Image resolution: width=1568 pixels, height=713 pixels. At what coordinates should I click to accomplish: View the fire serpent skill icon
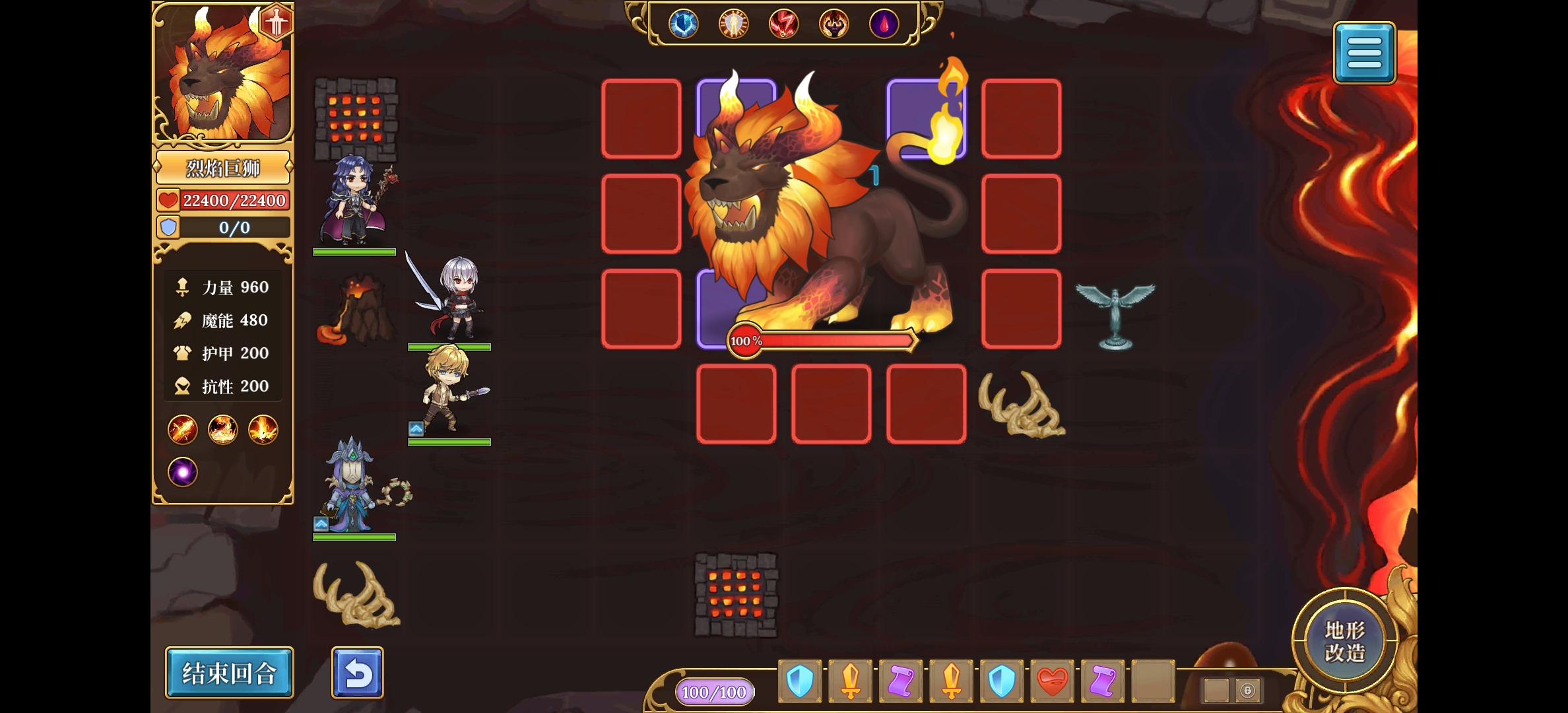pyautogui.click(x=222, y=430)
